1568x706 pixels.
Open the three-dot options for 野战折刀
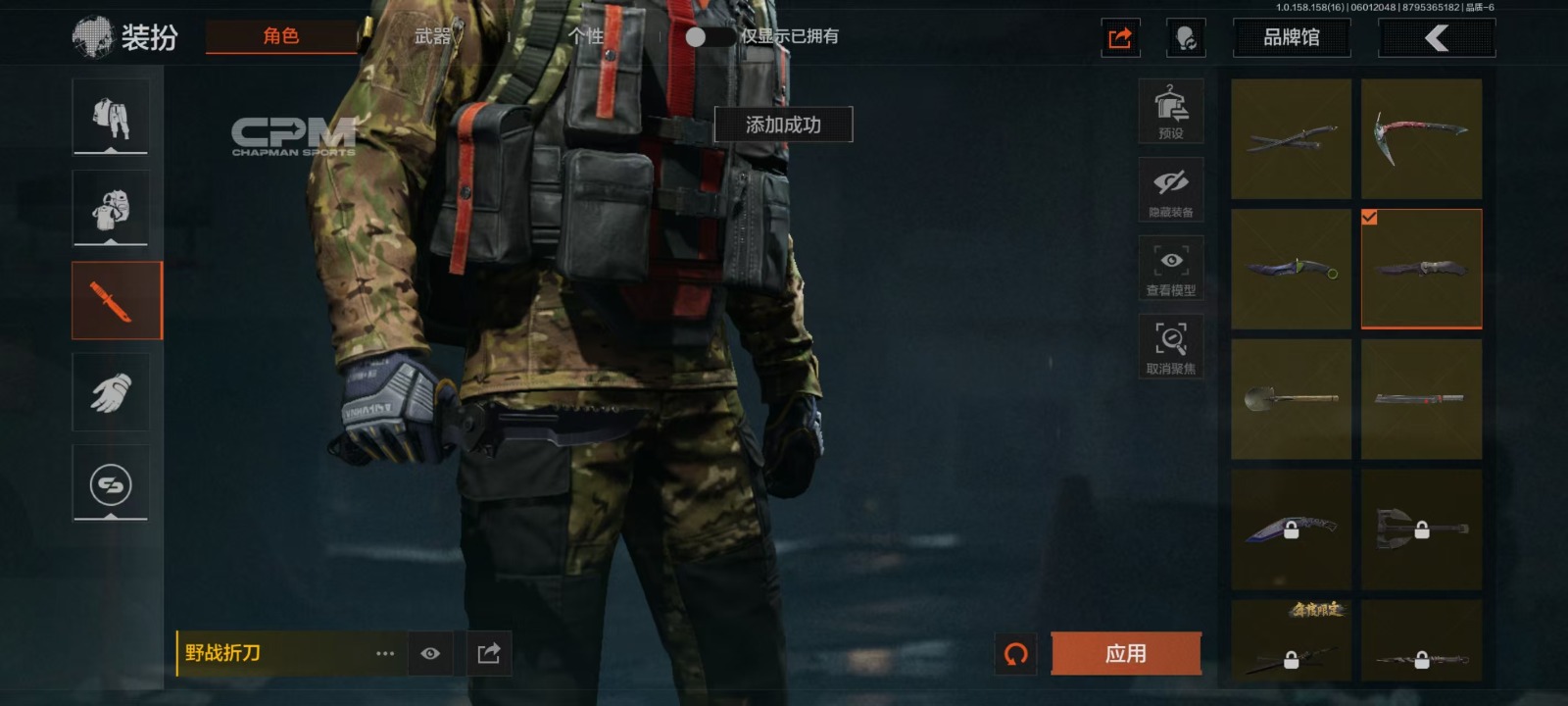[385, 653]
